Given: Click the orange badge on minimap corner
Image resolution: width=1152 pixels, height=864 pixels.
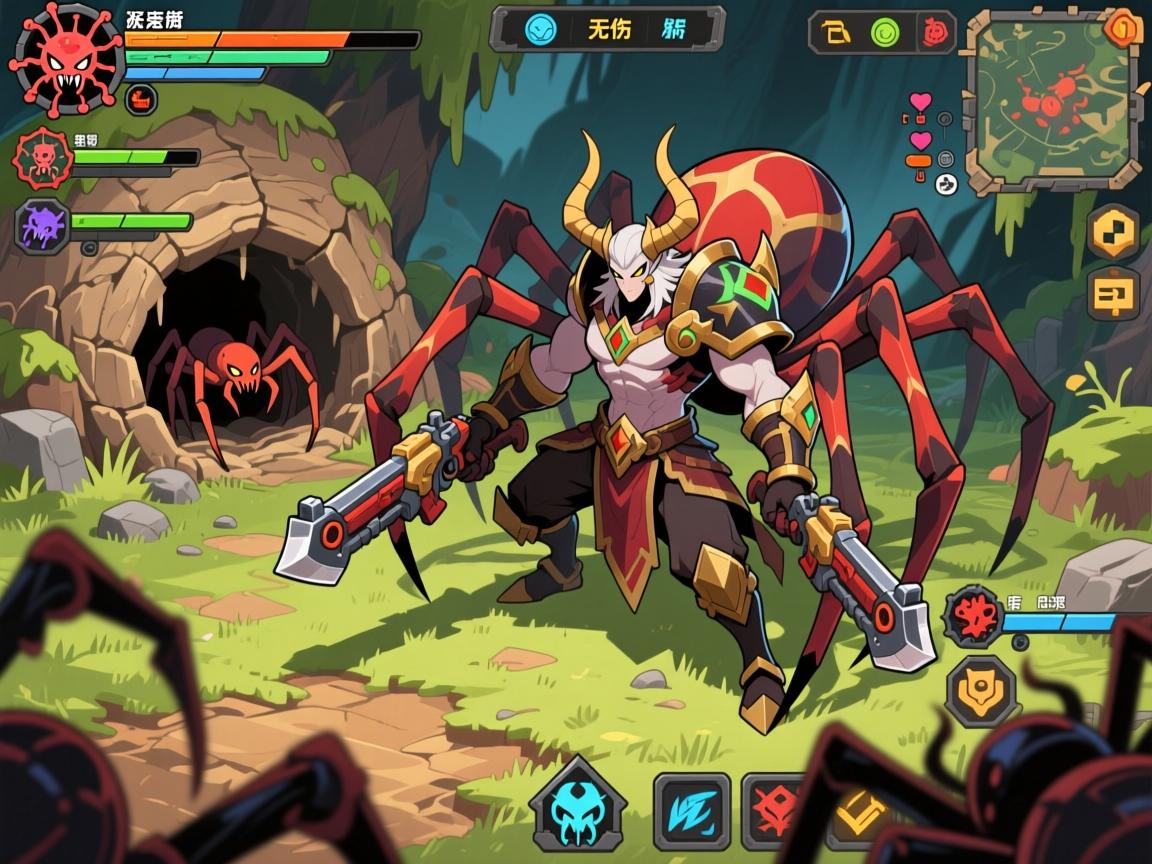Looking at the screenshot, I should point(1124,28).
